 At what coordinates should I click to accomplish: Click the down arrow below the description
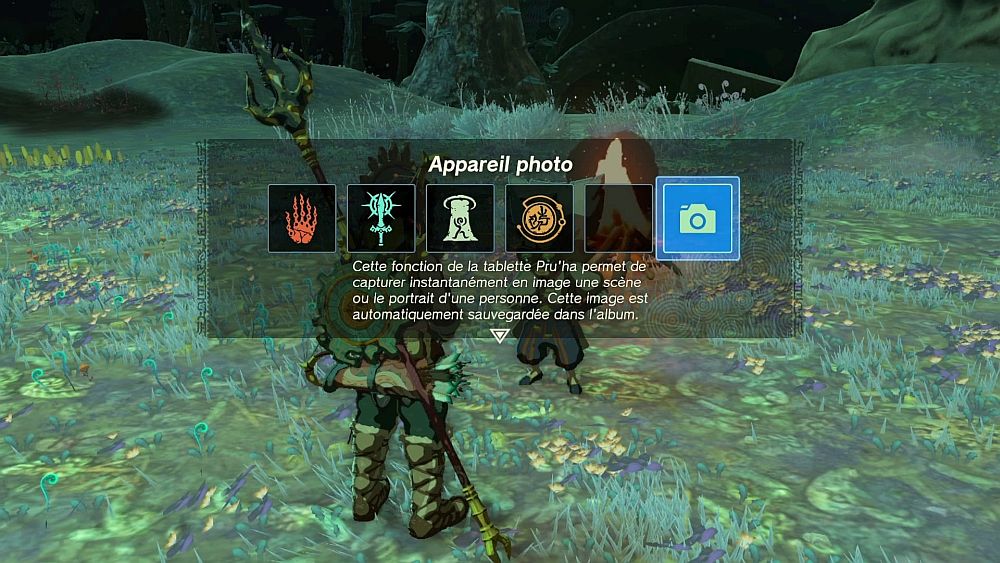click(x=500, y=336)
